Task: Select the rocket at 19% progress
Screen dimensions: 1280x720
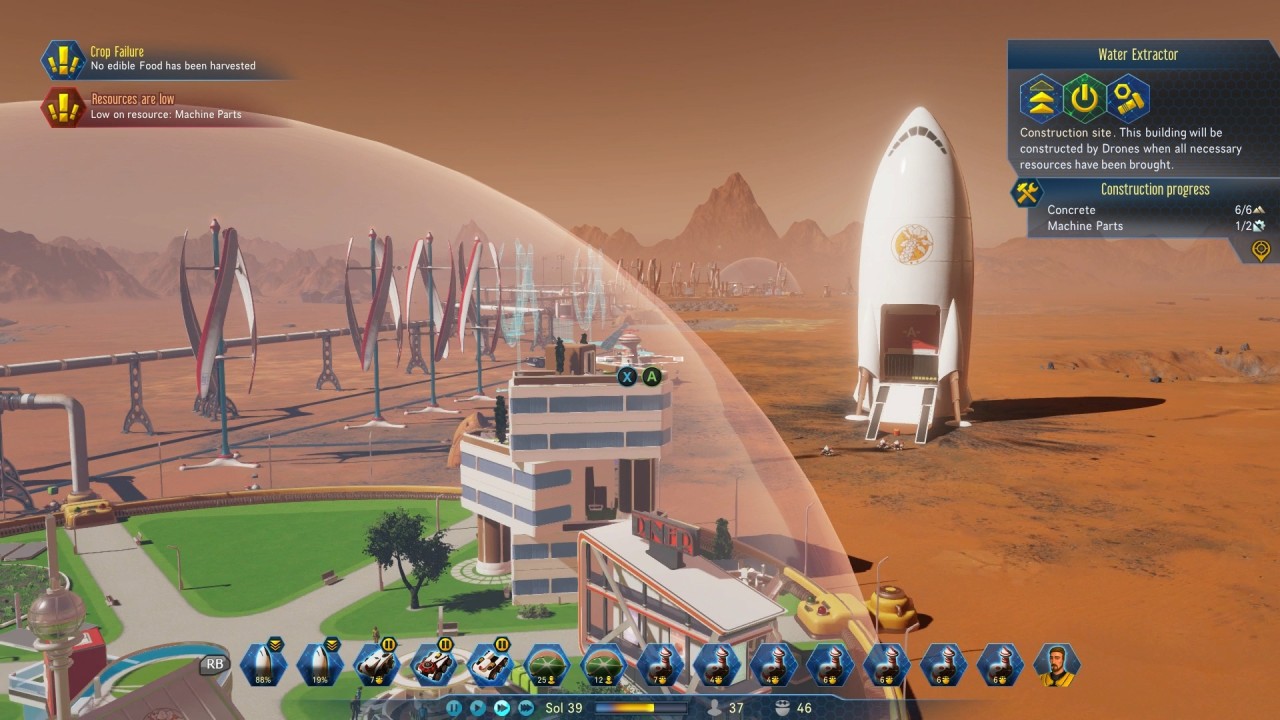Action: (321, 665)
